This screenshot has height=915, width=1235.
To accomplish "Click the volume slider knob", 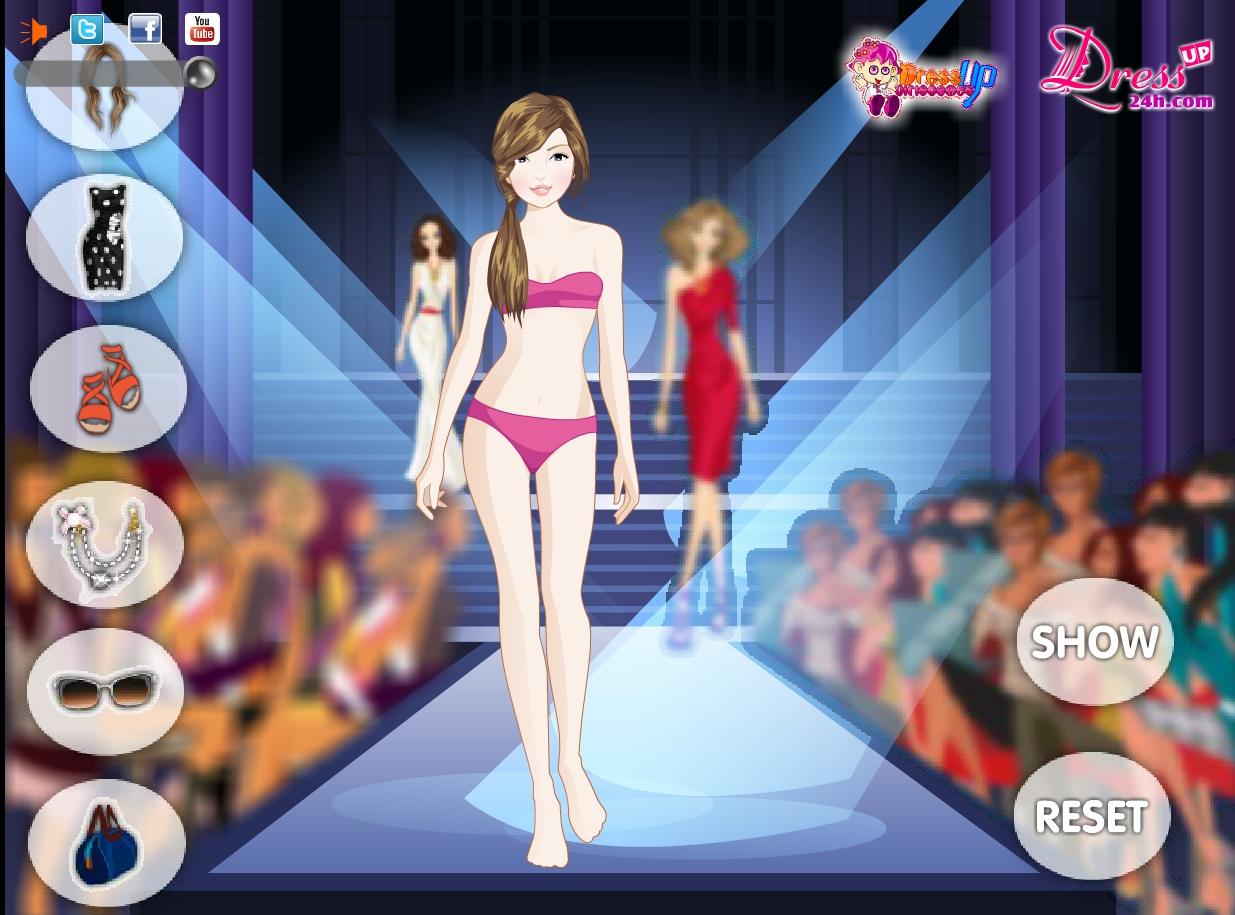I will click(x=200, y=73).
